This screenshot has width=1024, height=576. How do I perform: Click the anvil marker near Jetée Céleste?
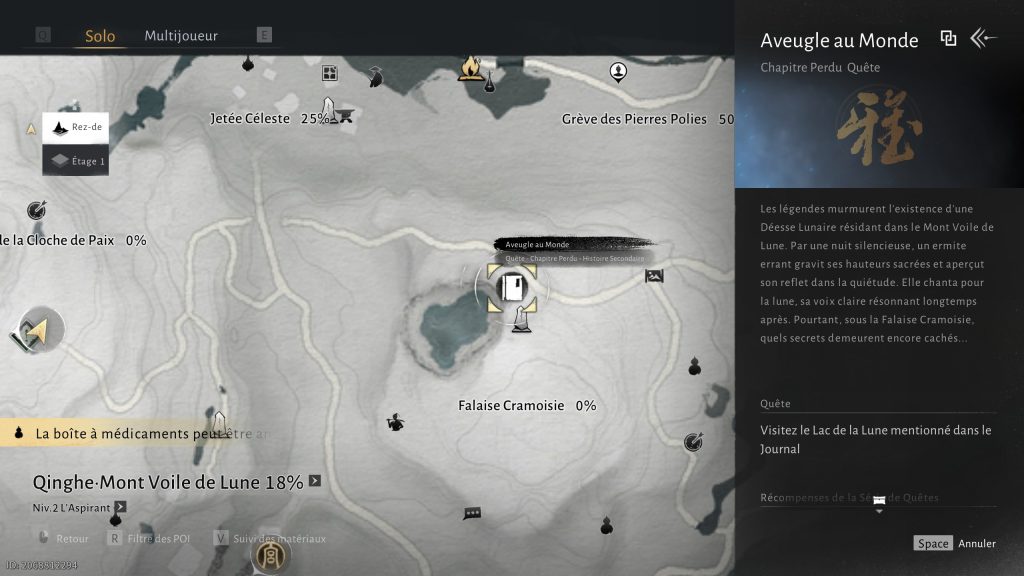(345, 115)
